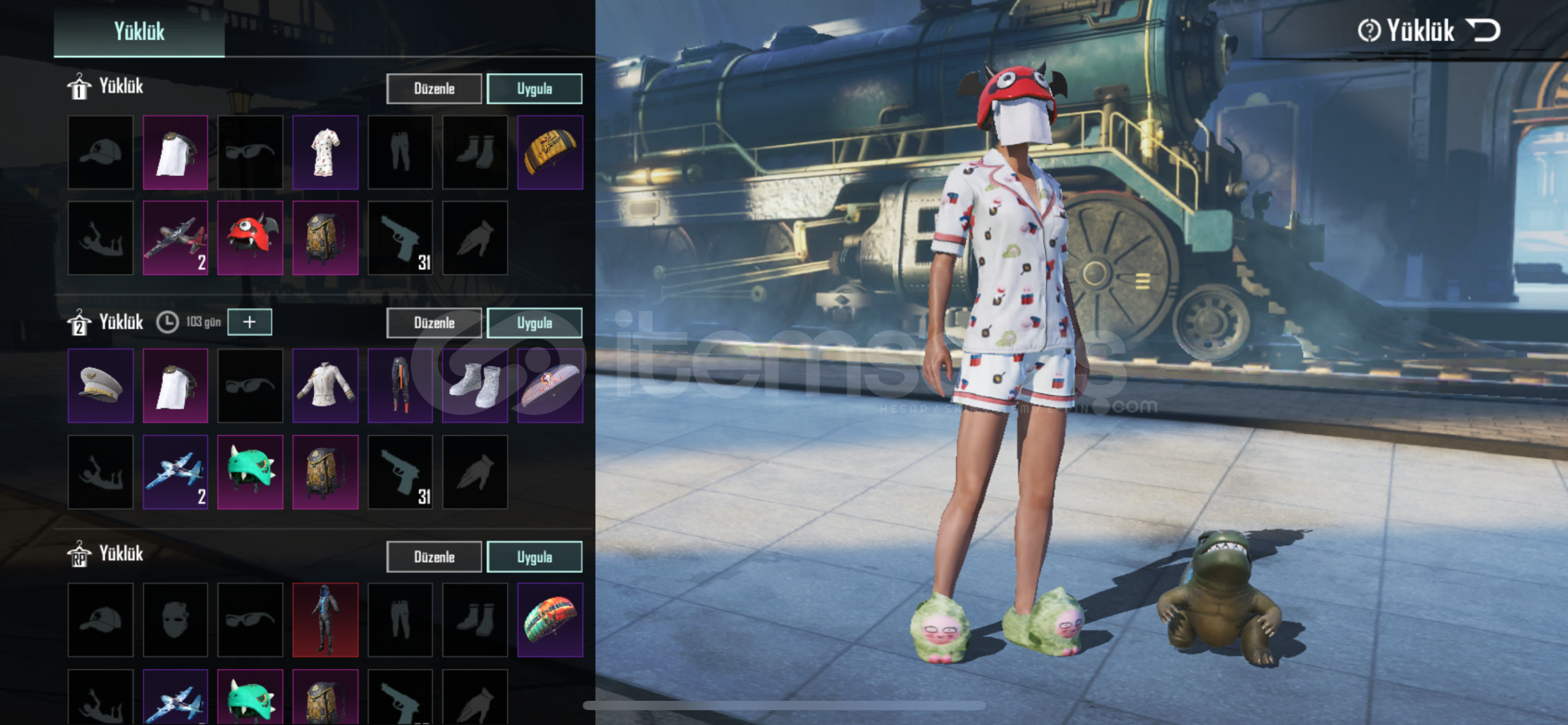
Task: Select the white captain jacket slot
Action: tap(325, 386)
